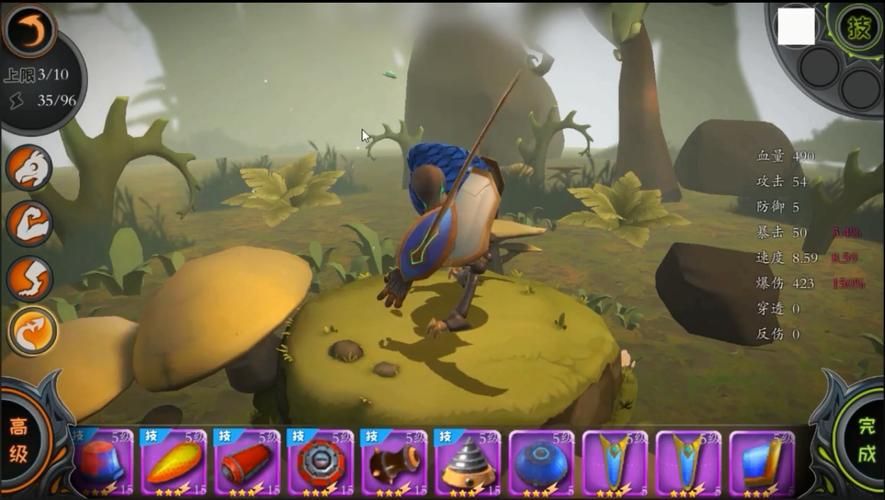The width and height of the screenshot is (885, 500).
Task: Open the curved tail body-part icon
Action: pyautogui.click(x=31, y=330)
